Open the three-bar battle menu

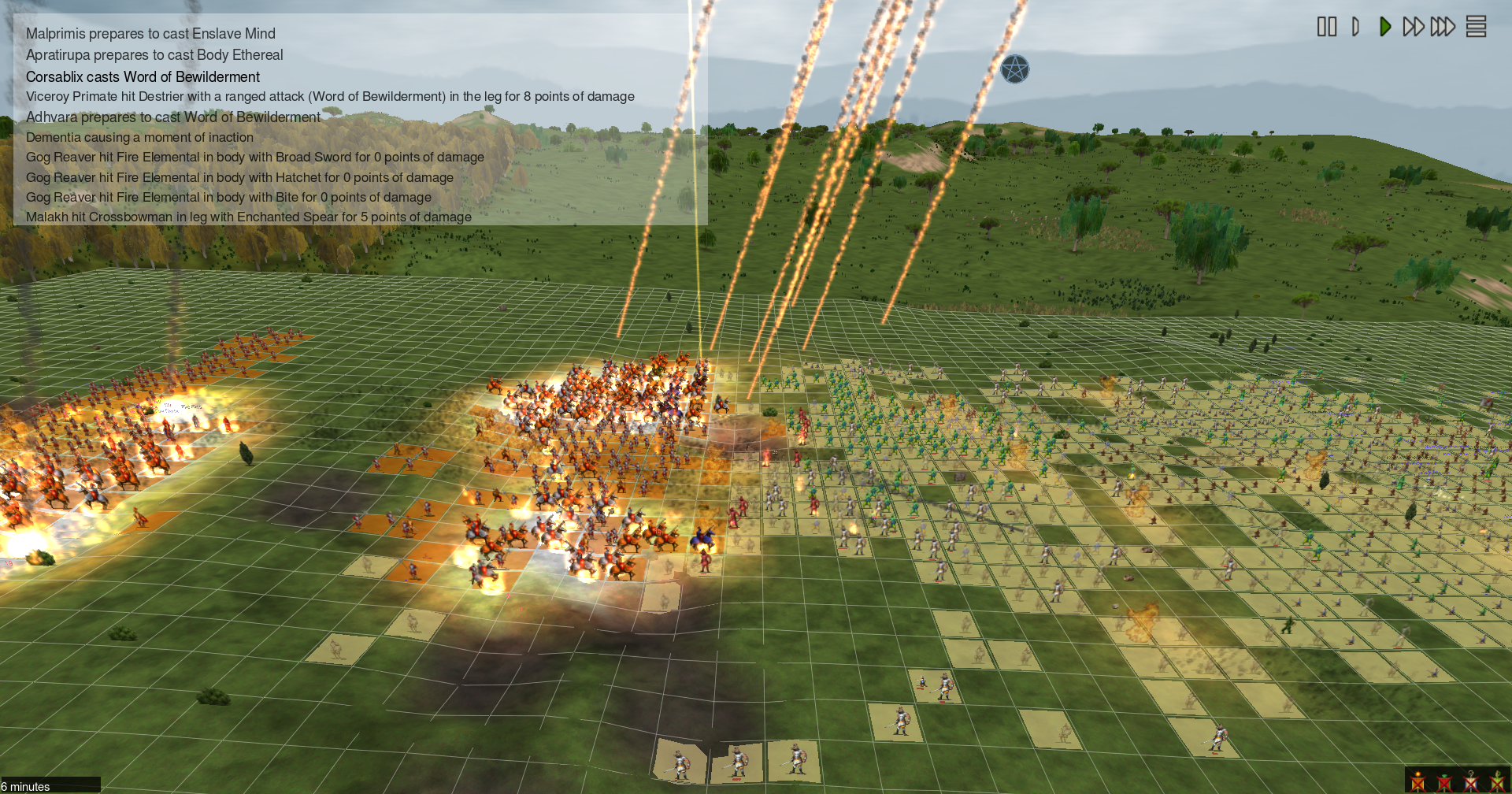1476,27
